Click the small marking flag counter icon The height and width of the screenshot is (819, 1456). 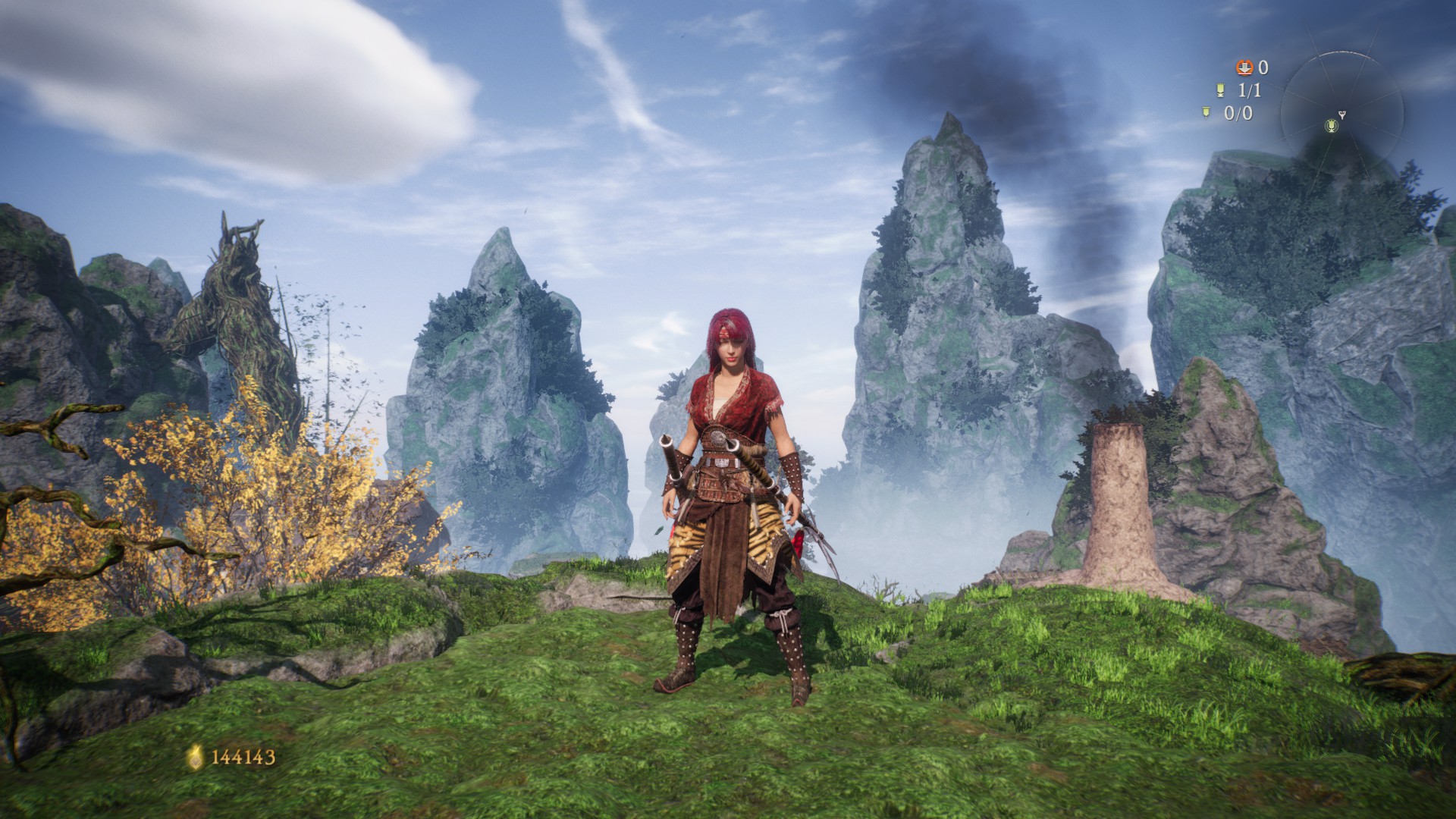coord(1206,113)
